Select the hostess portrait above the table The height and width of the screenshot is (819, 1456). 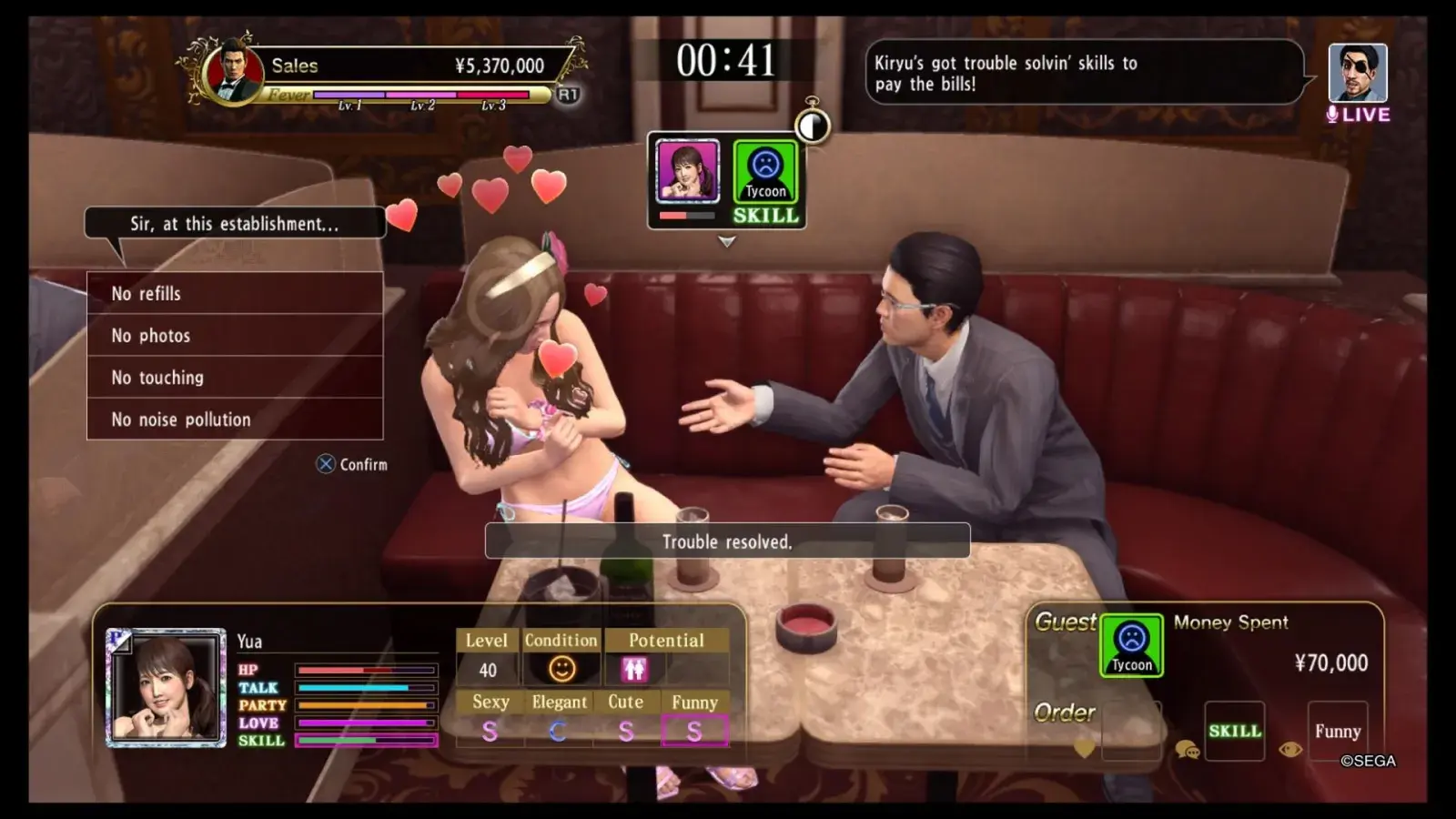[687, 171]
